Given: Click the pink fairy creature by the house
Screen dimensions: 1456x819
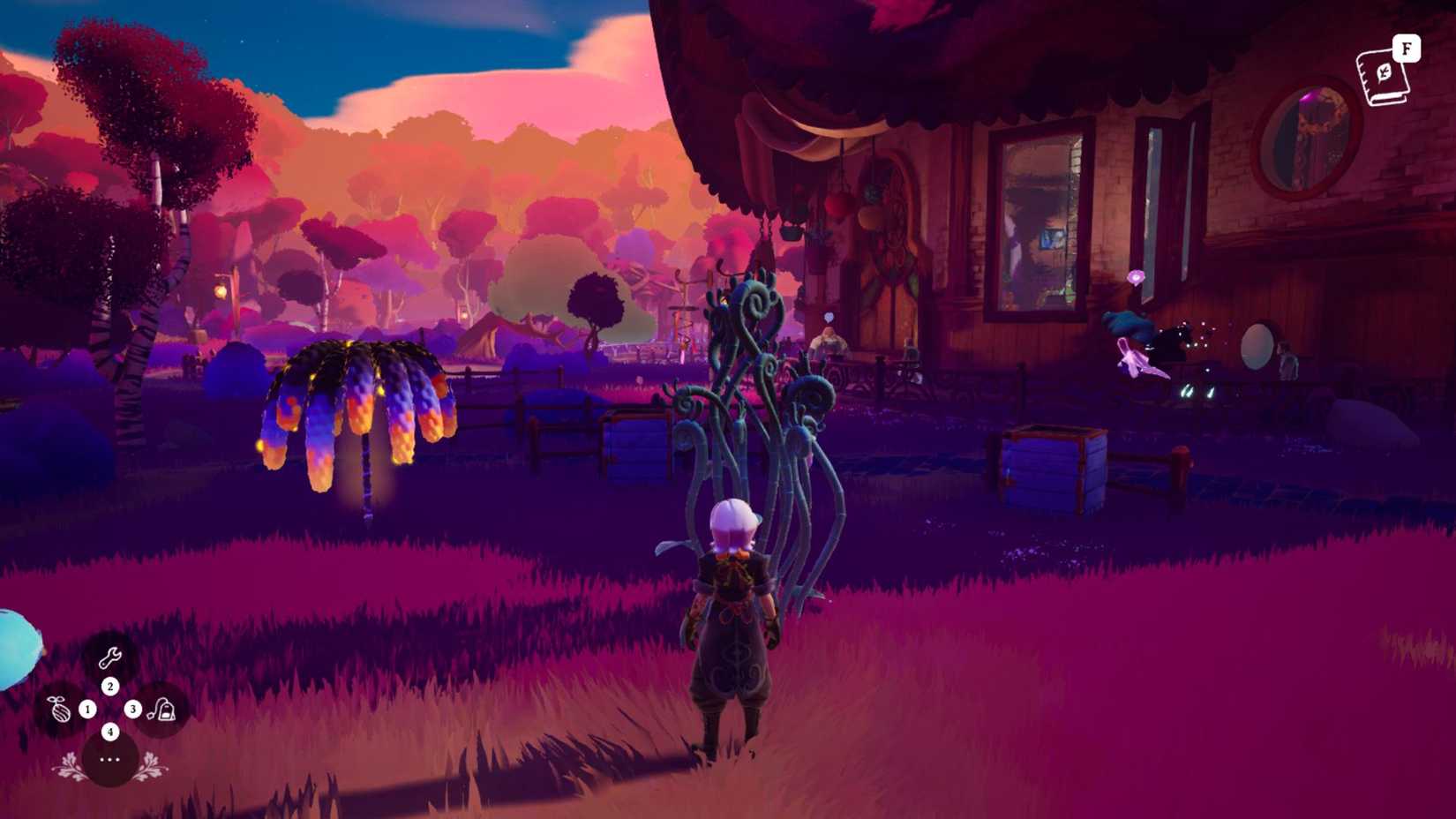Looking at the screenshot, I should [1134, 357].
